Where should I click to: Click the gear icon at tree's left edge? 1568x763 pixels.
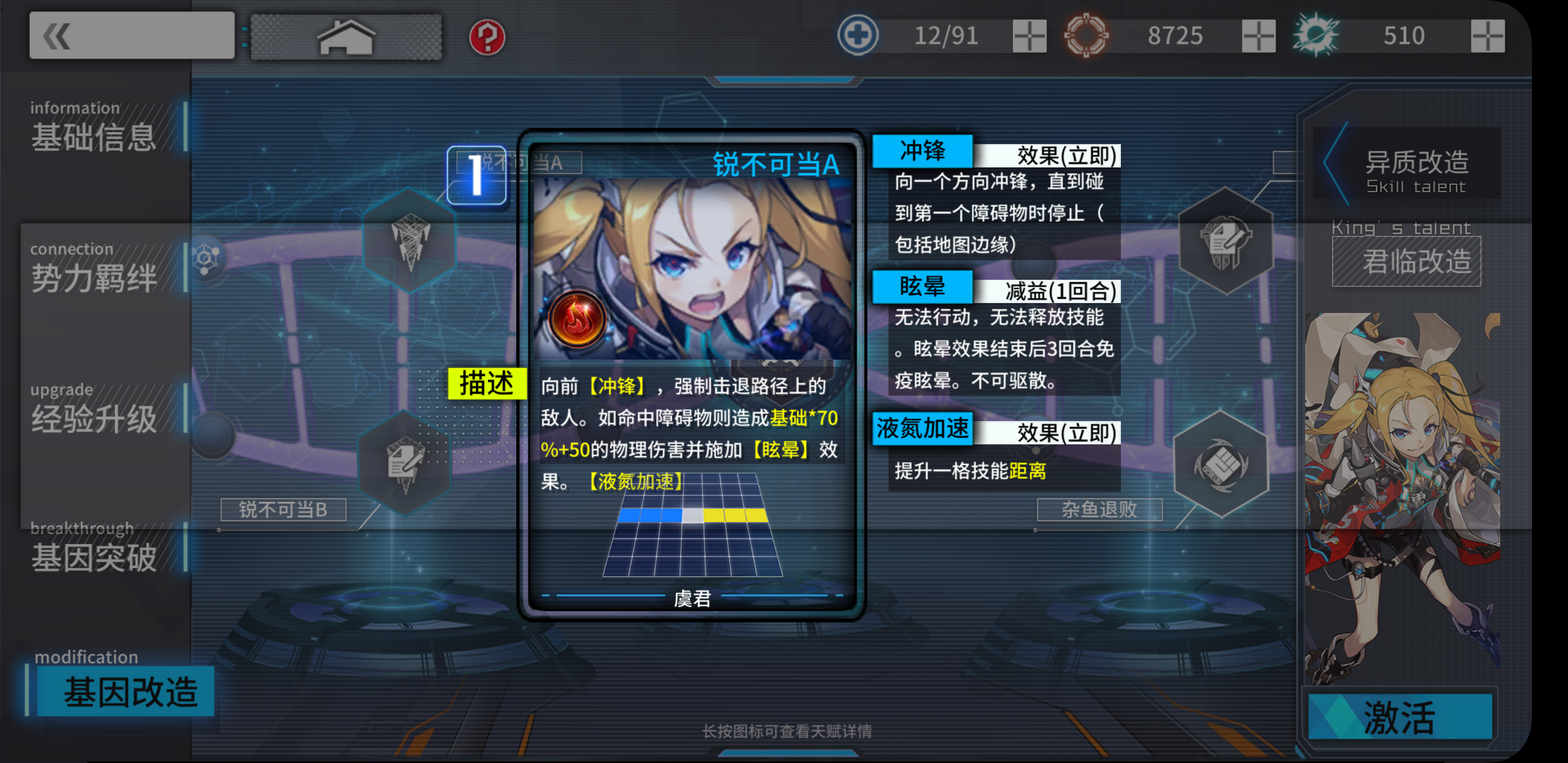coord(207,256)
